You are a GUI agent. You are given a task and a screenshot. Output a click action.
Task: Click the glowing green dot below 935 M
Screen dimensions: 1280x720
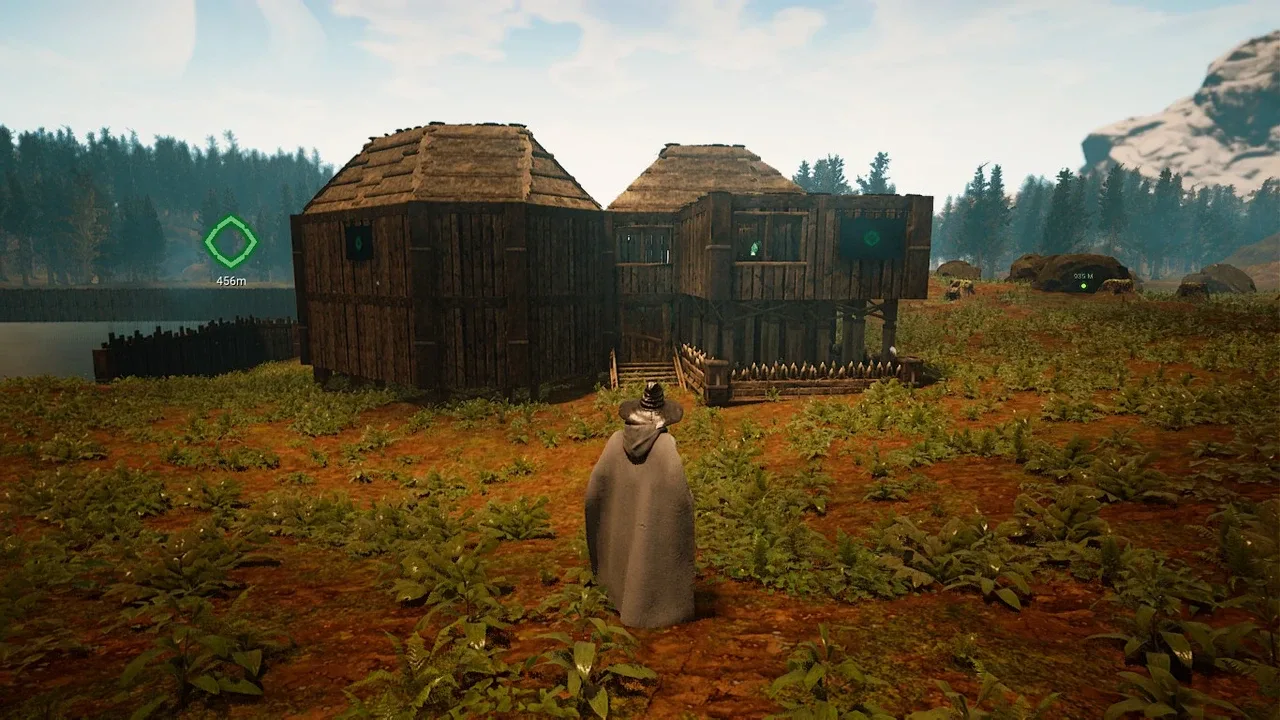pyautogui.click(x=1083, y=286)
